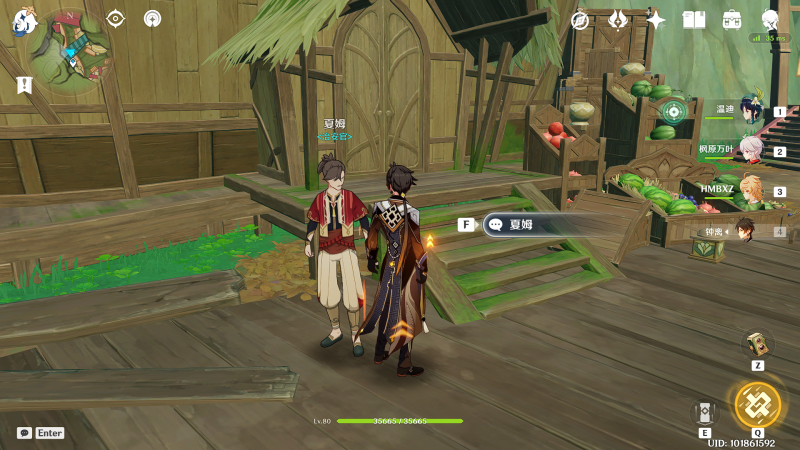This screenshot has width=800, height=450.
Task: Cast Zhongli's stone pillar elemental skill
Action: click(x=705, y=411)
